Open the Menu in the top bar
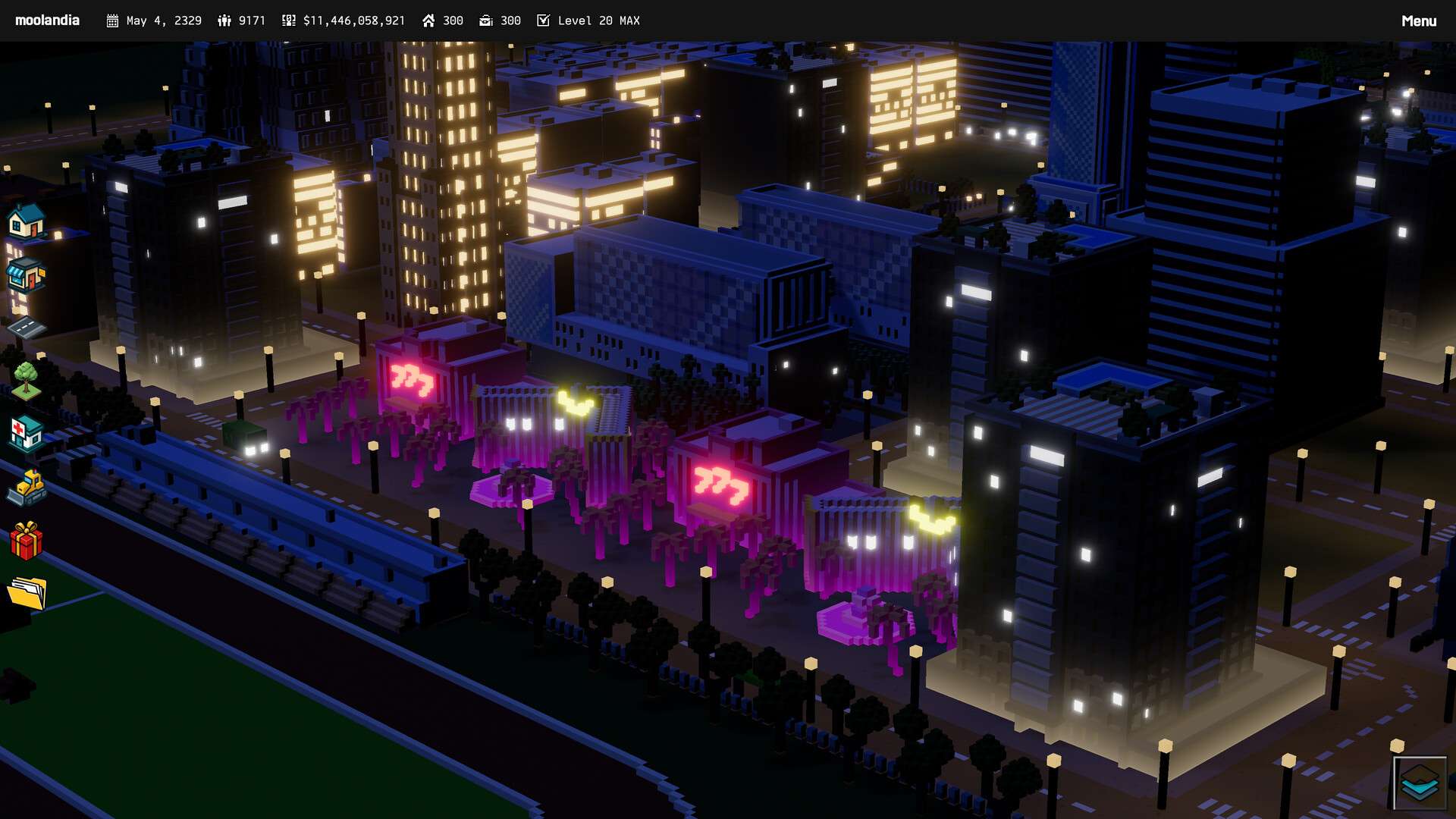Screen dimensions: 1456x819 click(1418, 20)
